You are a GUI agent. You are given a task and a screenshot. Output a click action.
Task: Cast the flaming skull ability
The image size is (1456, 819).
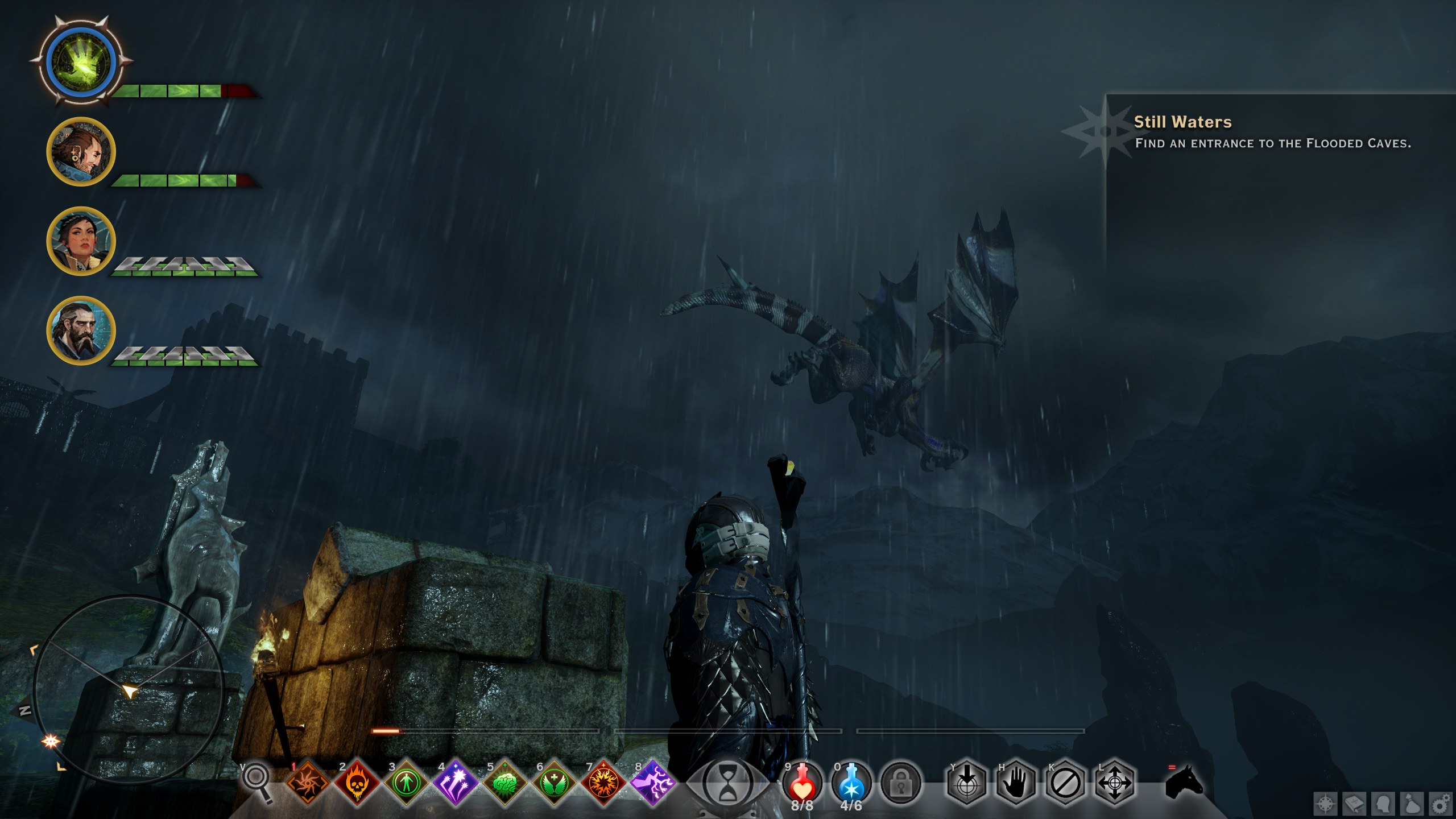pyautogui.click(x=357, y=783)
